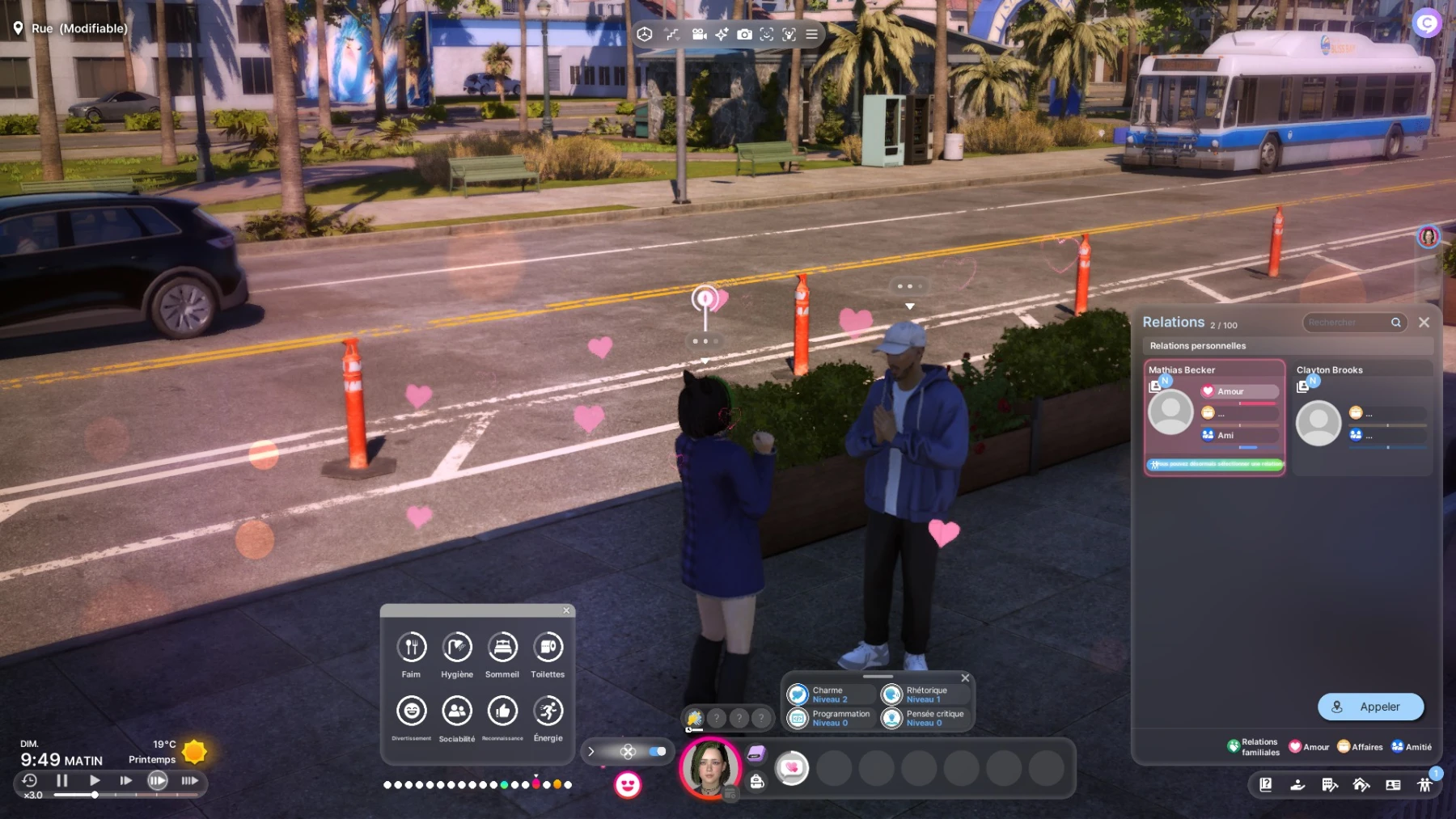Screen dimensions: 1456x819
Task: Select Clayton Brooks' relationship card
Action: point(1362,417)
